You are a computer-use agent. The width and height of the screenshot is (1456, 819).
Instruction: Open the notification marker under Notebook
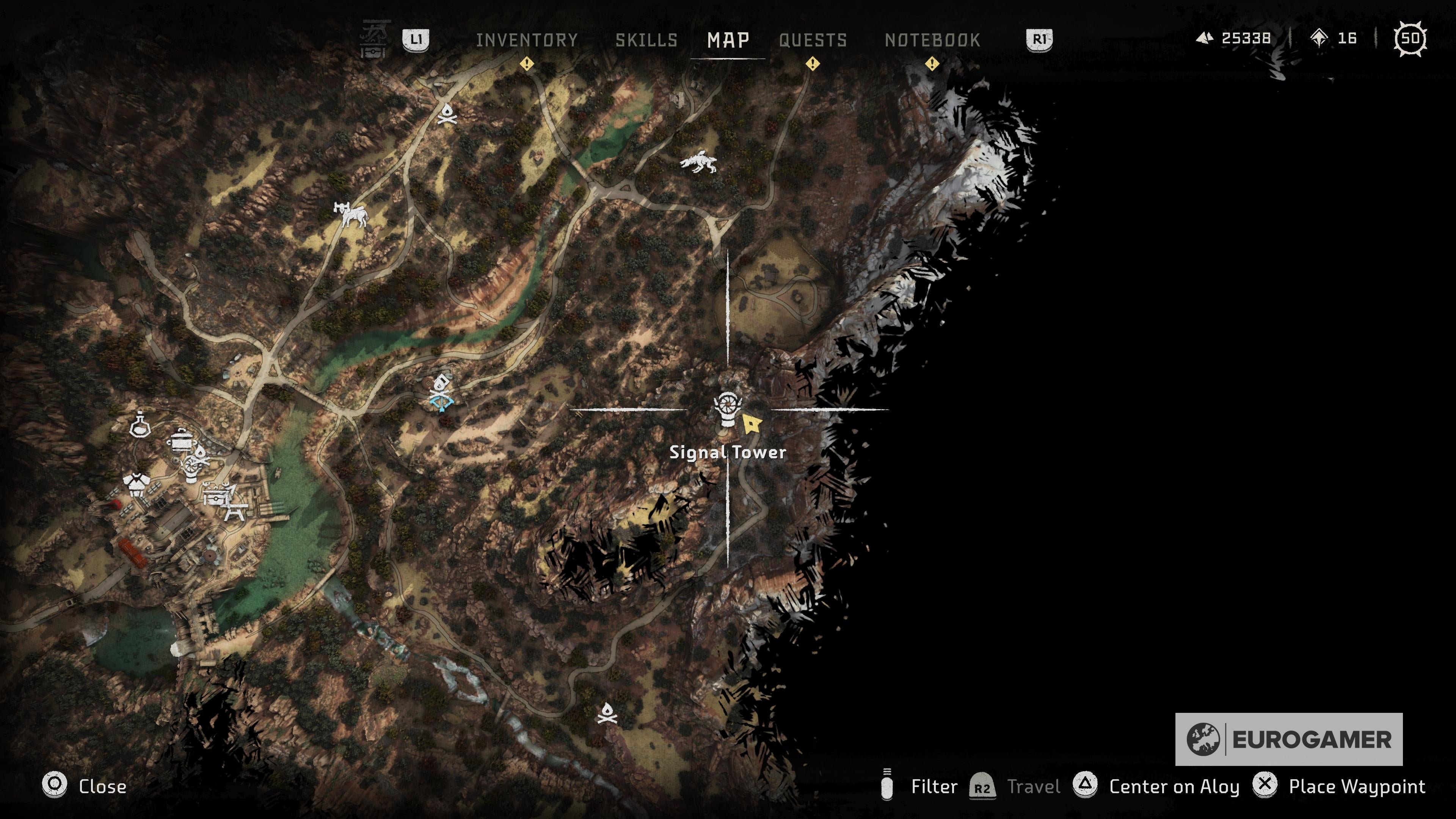point(932,64)
